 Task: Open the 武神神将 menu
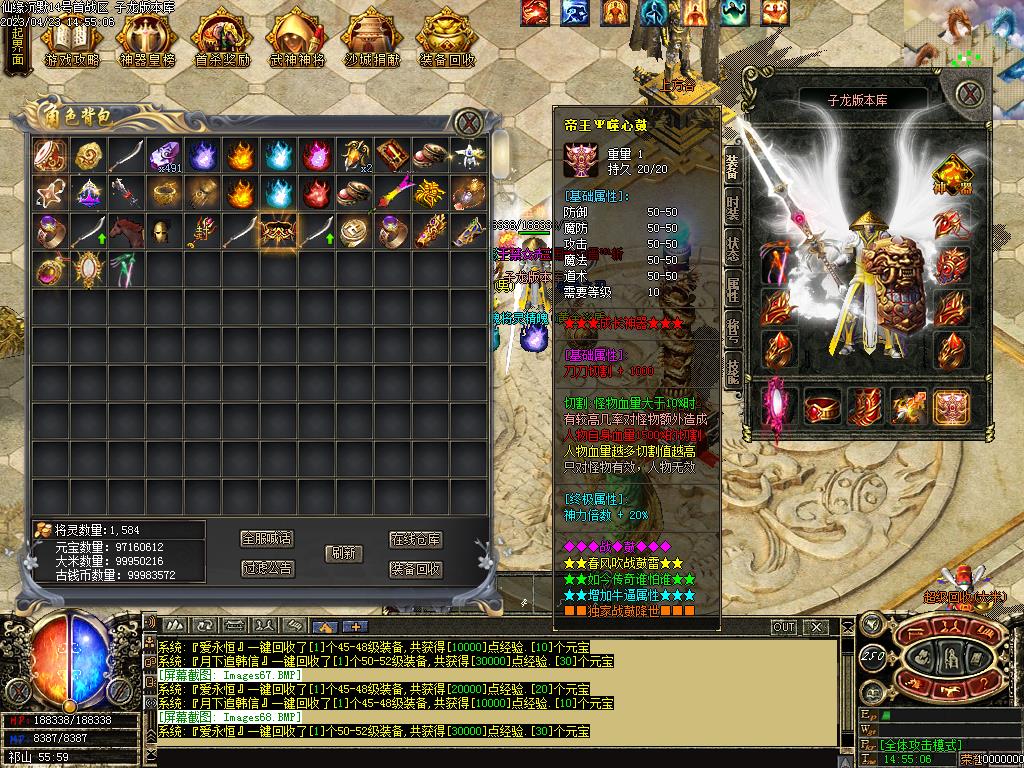click(x=297, y=40)
